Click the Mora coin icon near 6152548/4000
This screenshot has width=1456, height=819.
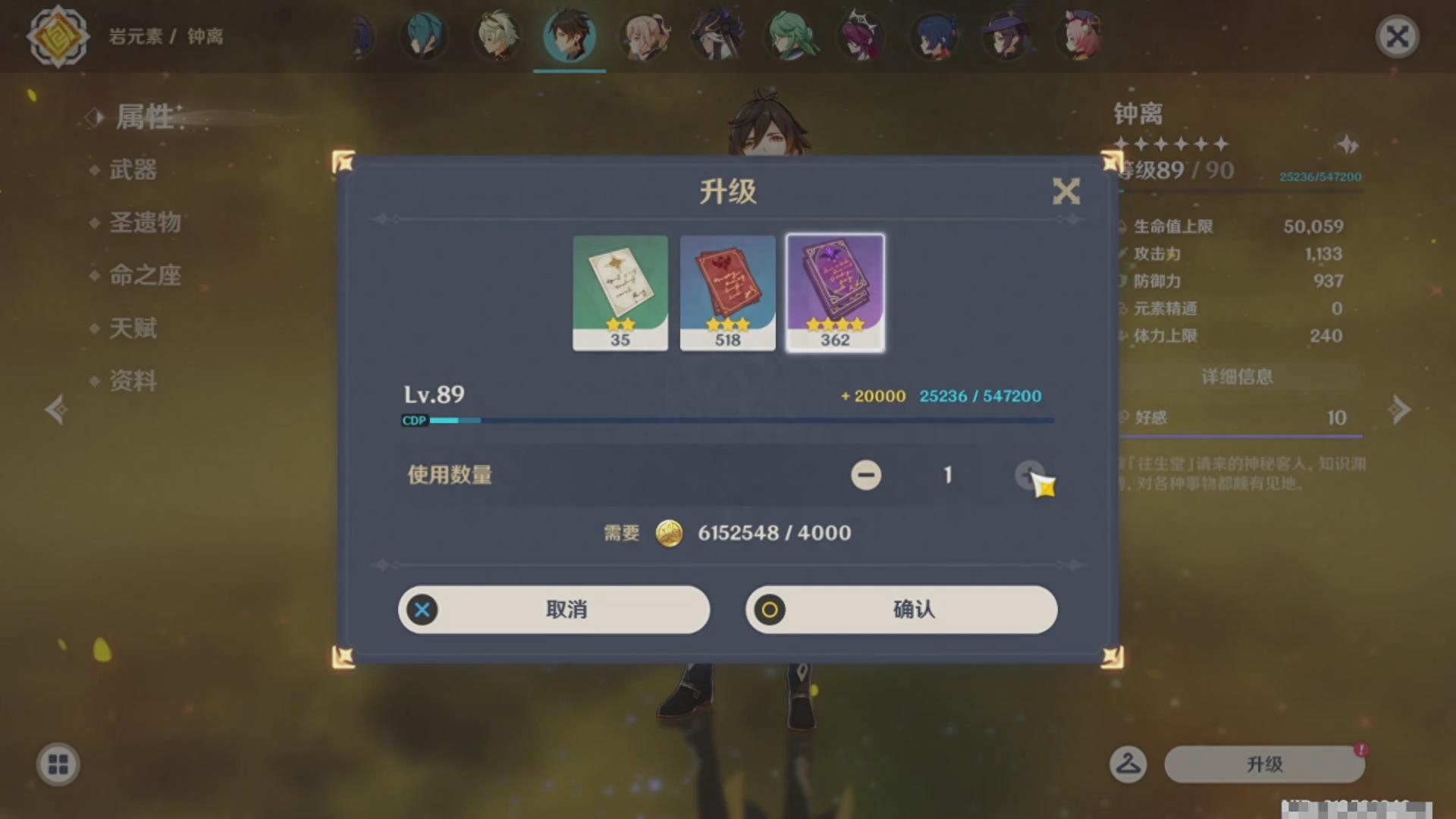point(670,533)
